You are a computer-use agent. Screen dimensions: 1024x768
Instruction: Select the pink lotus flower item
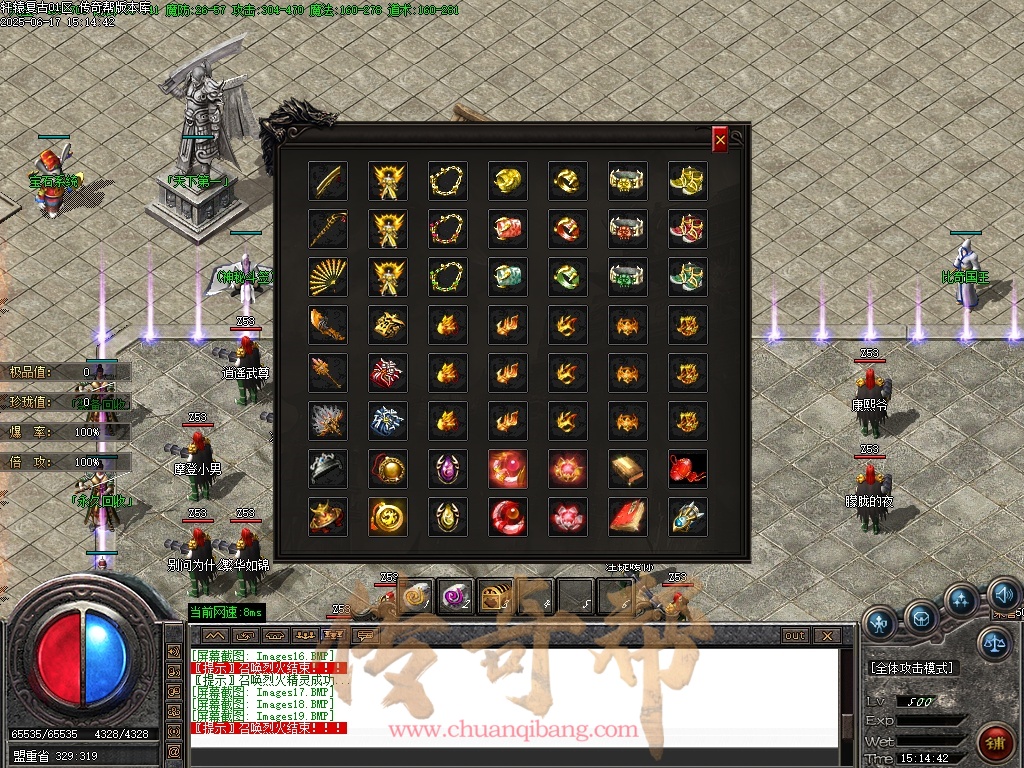click(568, 517)
